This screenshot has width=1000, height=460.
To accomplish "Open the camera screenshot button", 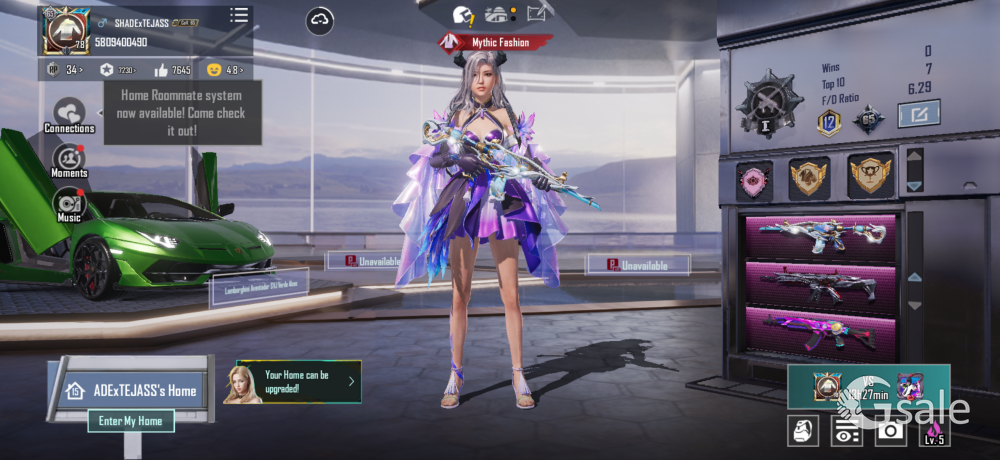I will click(890, 430).
